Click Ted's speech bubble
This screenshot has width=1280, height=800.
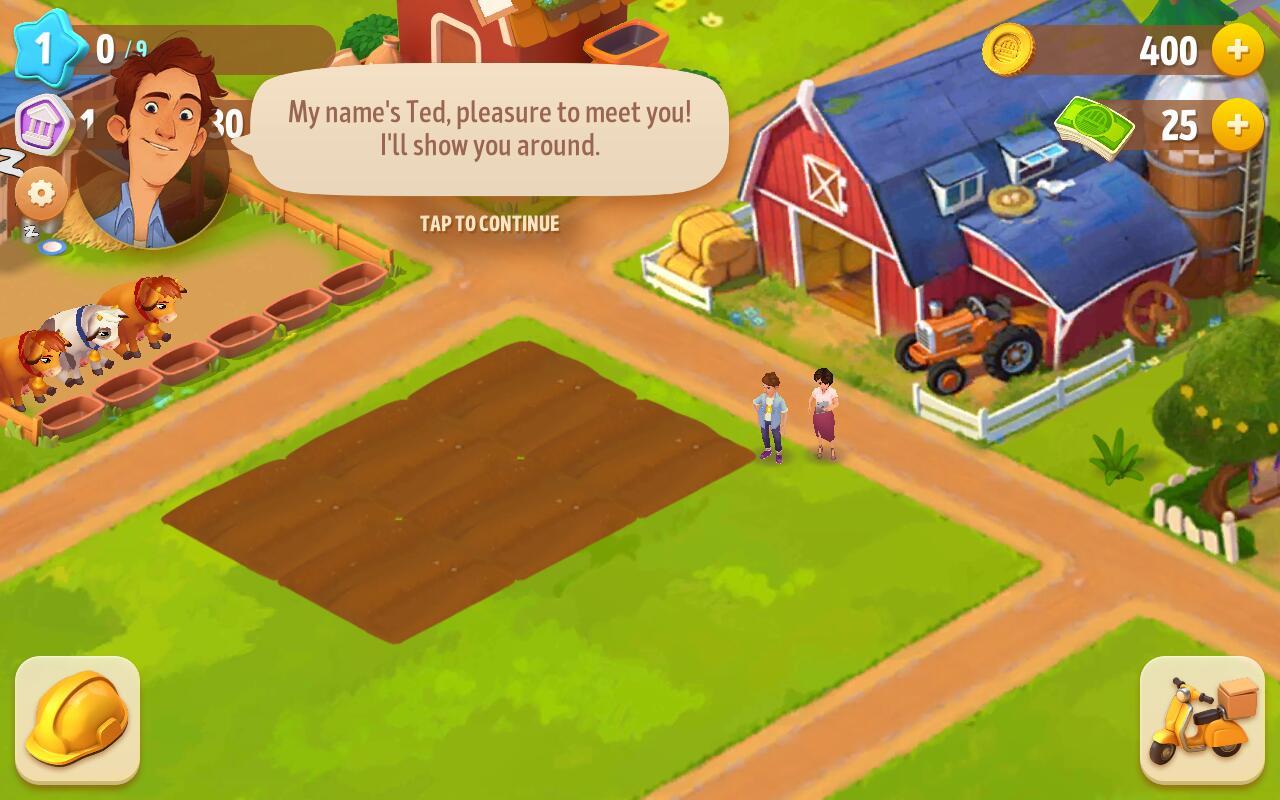tap(489, 130)
